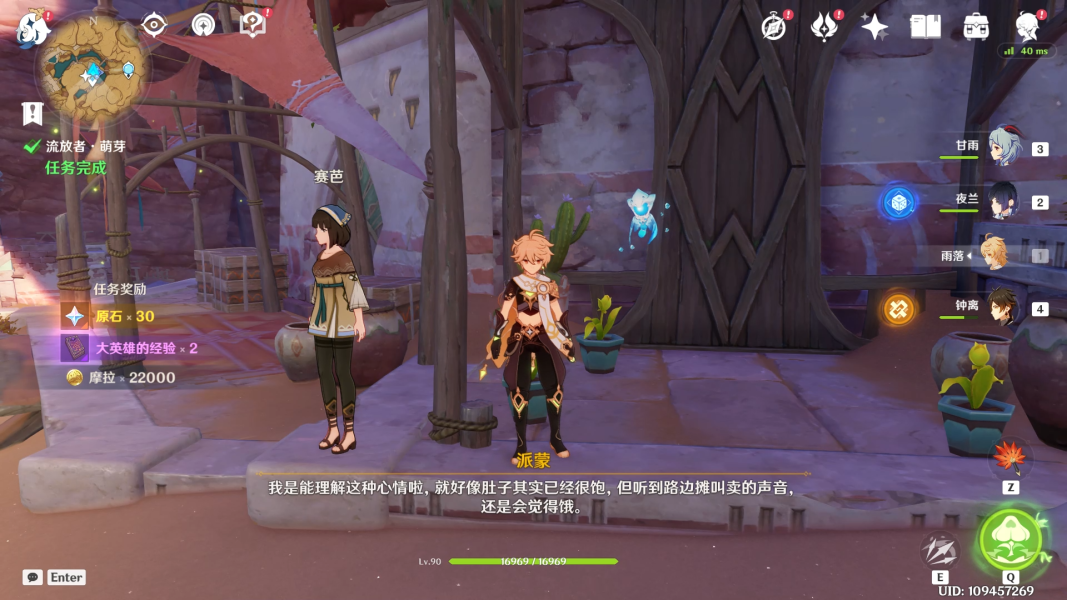Click the concentric arcs icon beside the eye
Viewport: 1067px width, 600px height.
203,25
